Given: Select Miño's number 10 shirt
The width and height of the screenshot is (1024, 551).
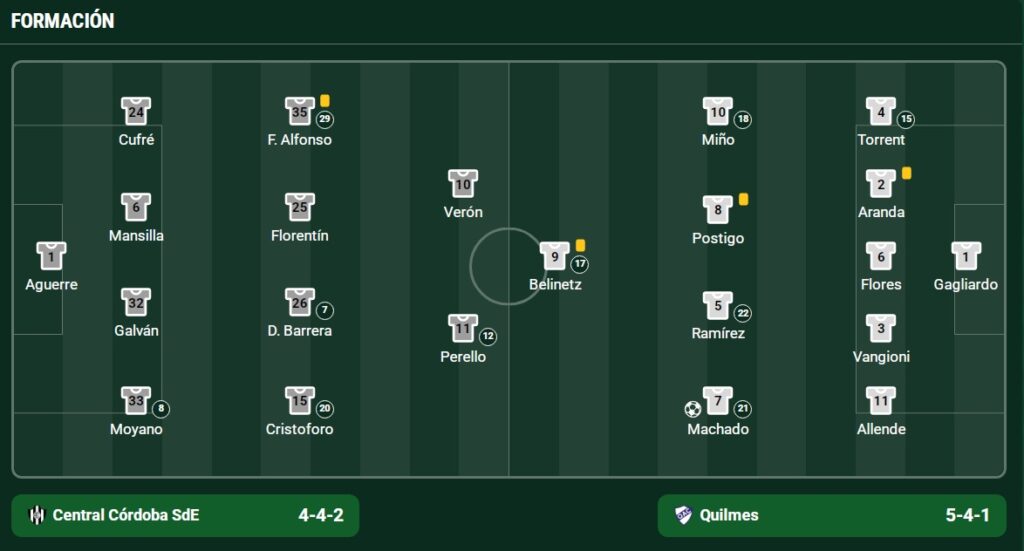Looking at the screenshot, I should pyautogui.click(x=718, y=112).
